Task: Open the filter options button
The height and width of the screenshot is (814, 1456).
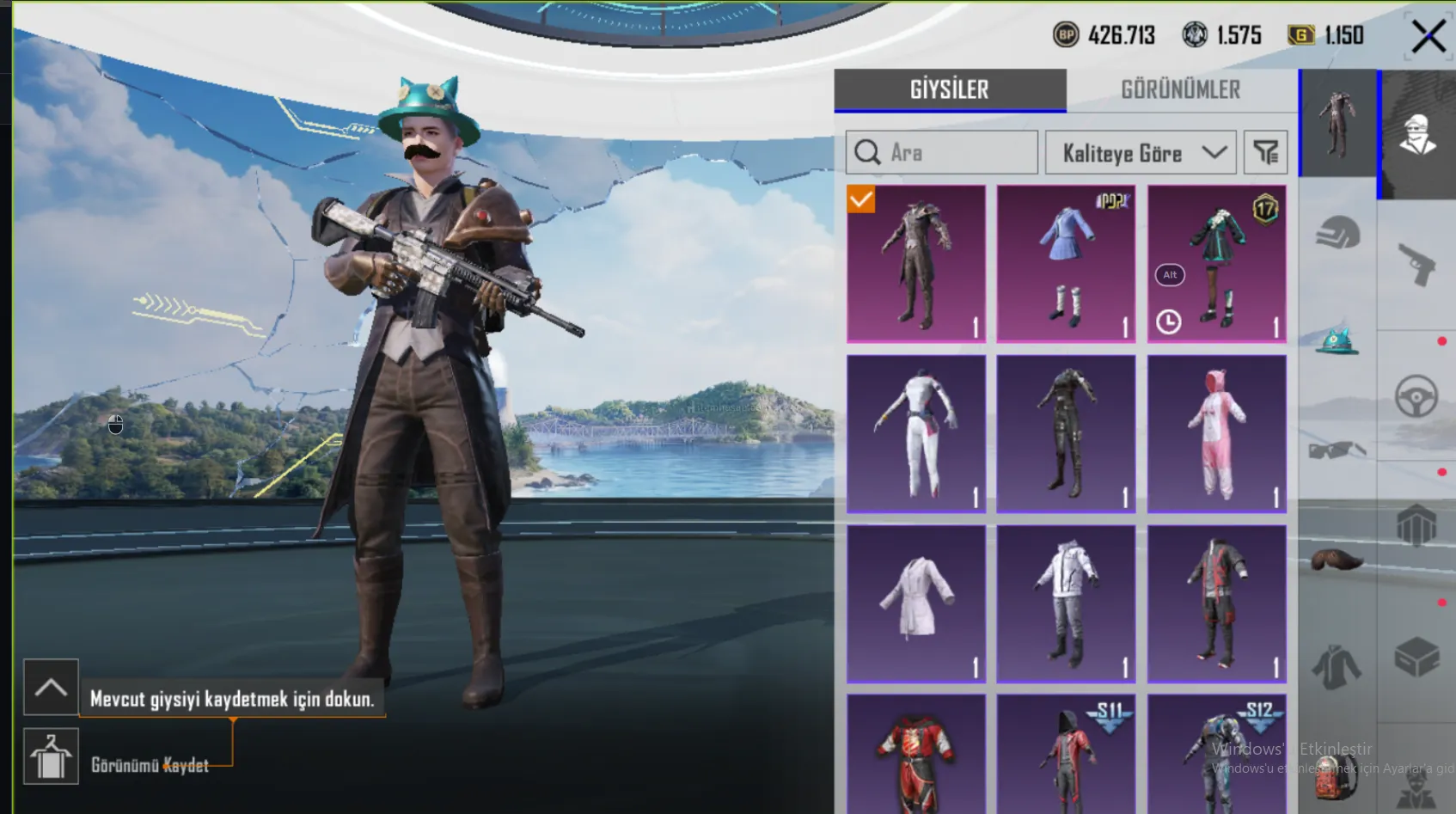Action: (1265, 153)
